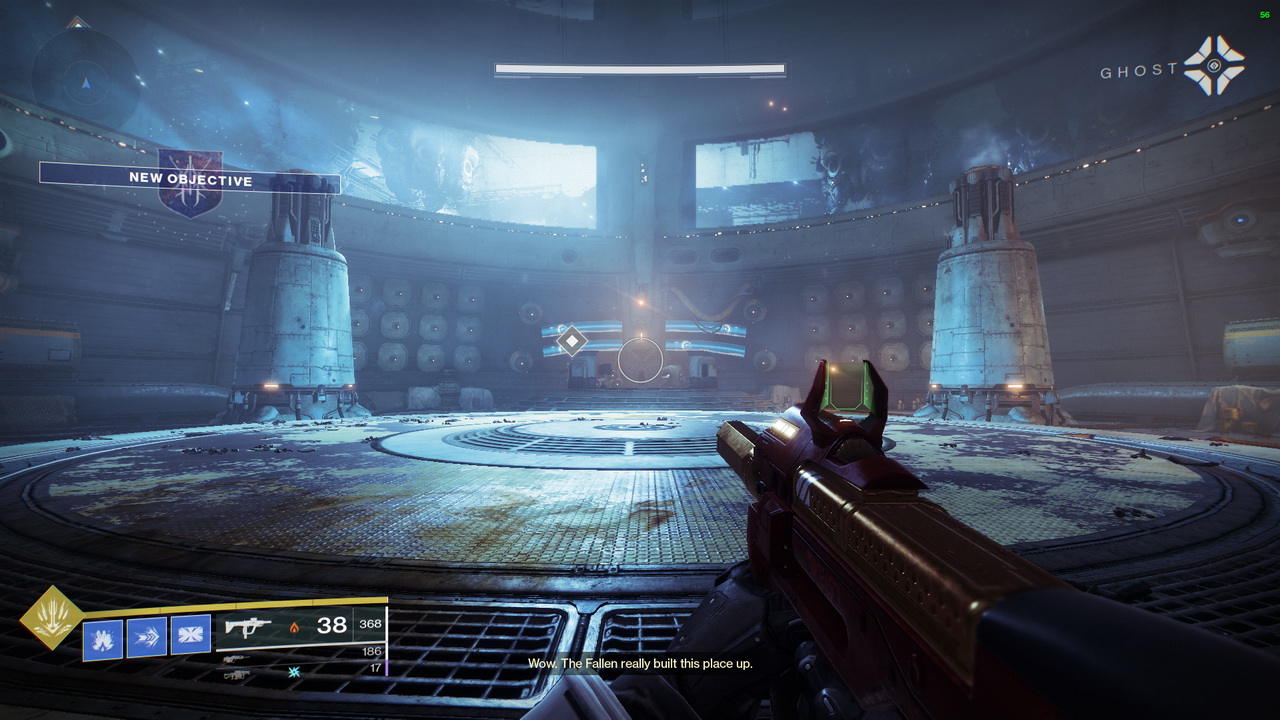1280x720 pixels.
Task: Trigger the melee ability with arrow chevrons icon
Action: click(147, 637)
